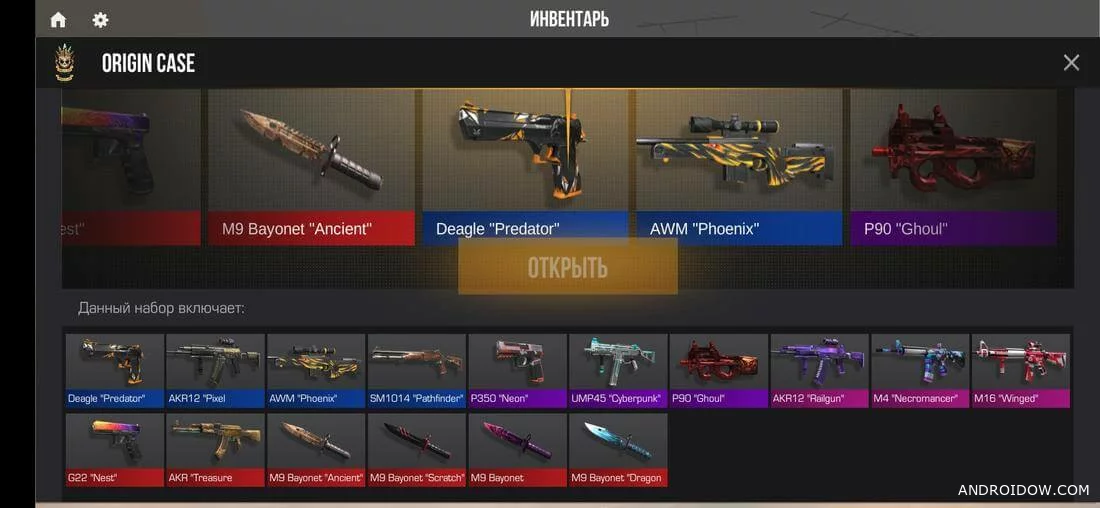
Task: Close the Origin Case window
Action: click(1071, 63)
